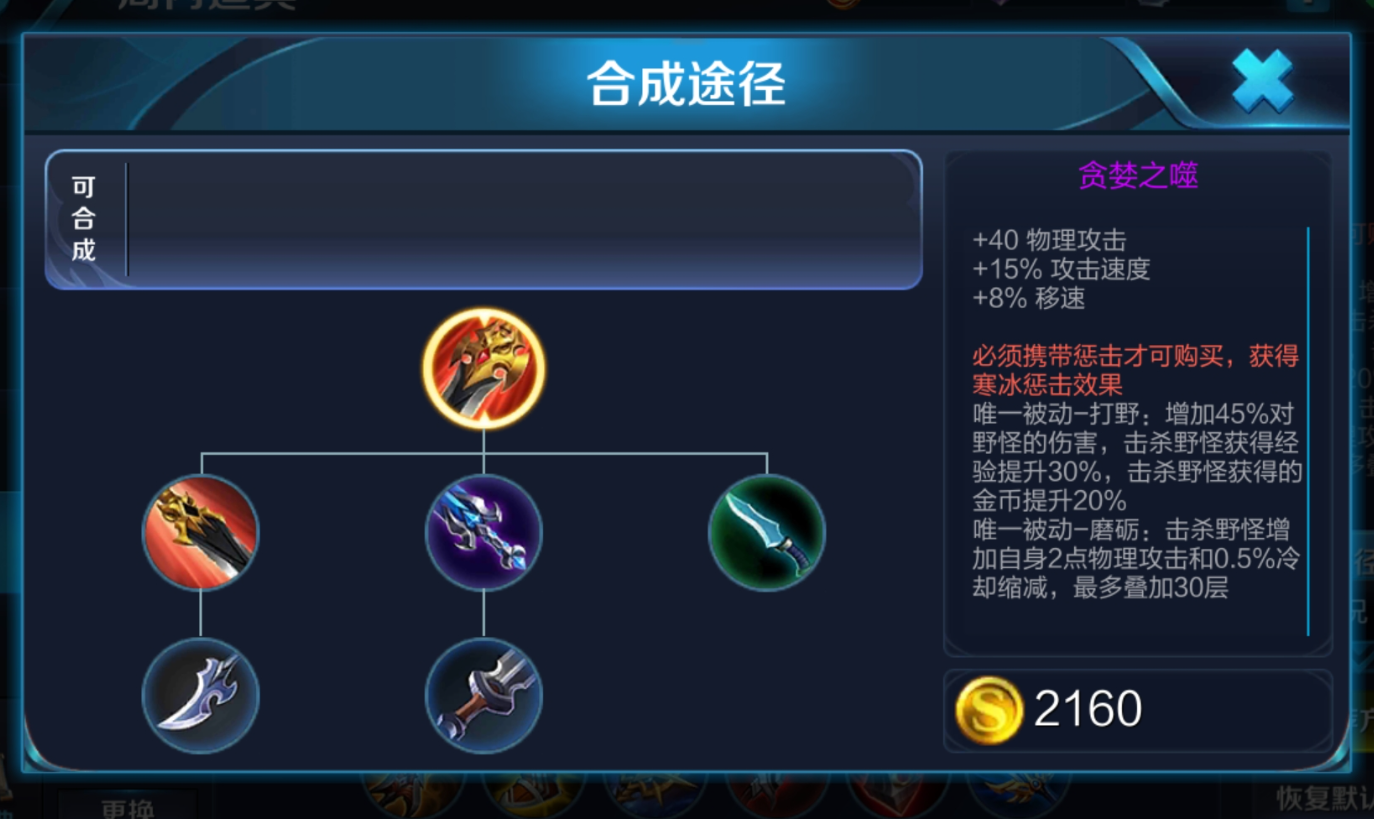
Task: Click the 贪婪之噬 item name text
Action: click(1138, 175)
